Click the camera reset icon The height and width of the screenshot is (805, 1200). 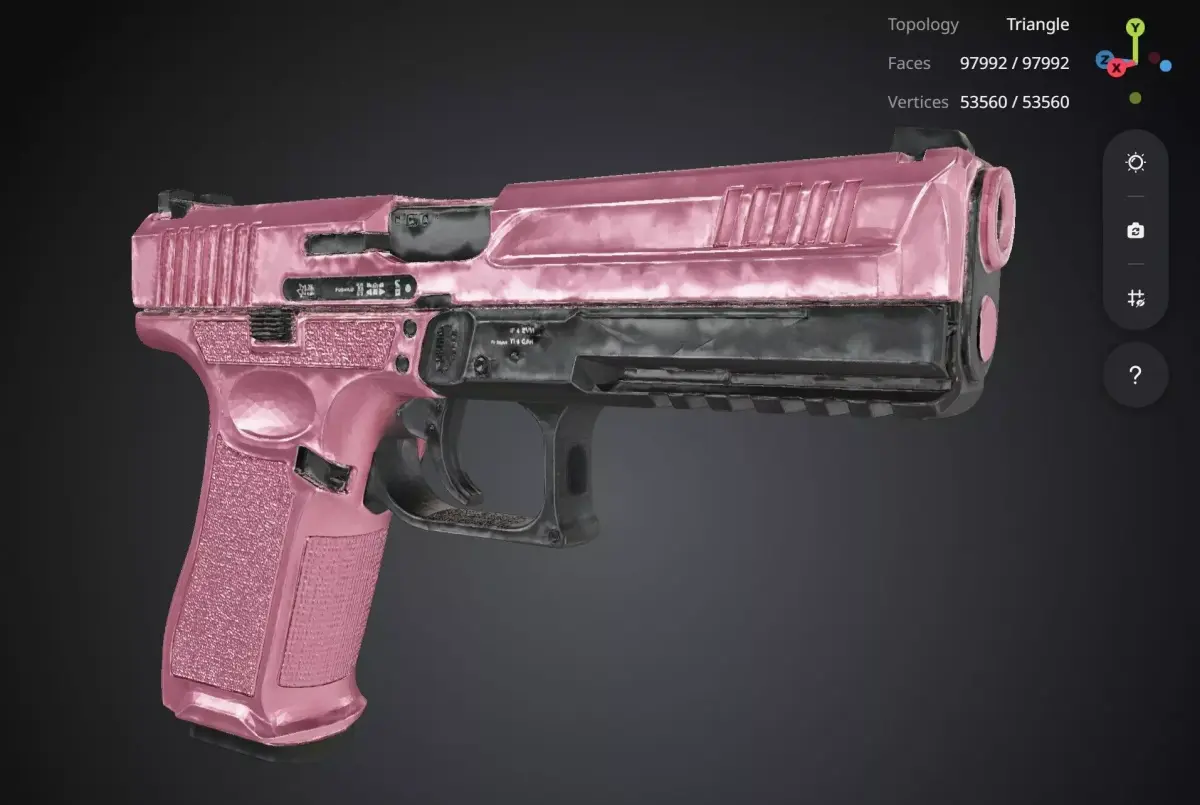click(1135, 231)
